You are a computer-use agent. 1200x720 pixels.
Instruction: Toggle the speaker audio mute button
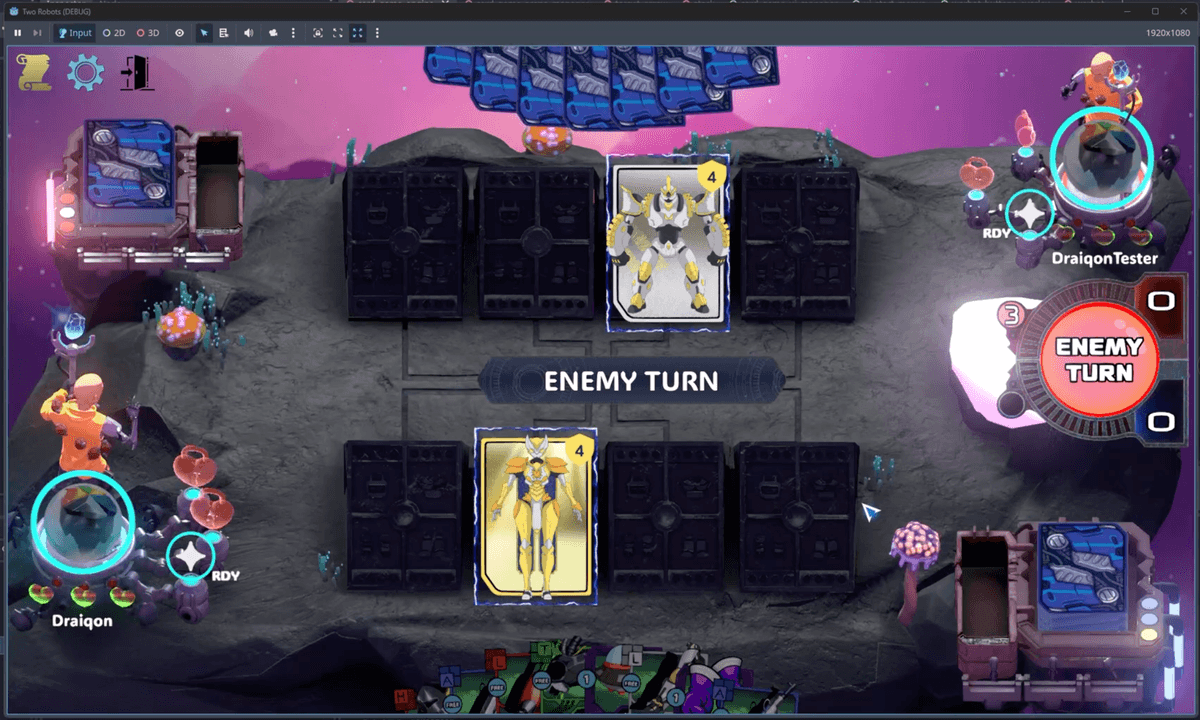248,33
